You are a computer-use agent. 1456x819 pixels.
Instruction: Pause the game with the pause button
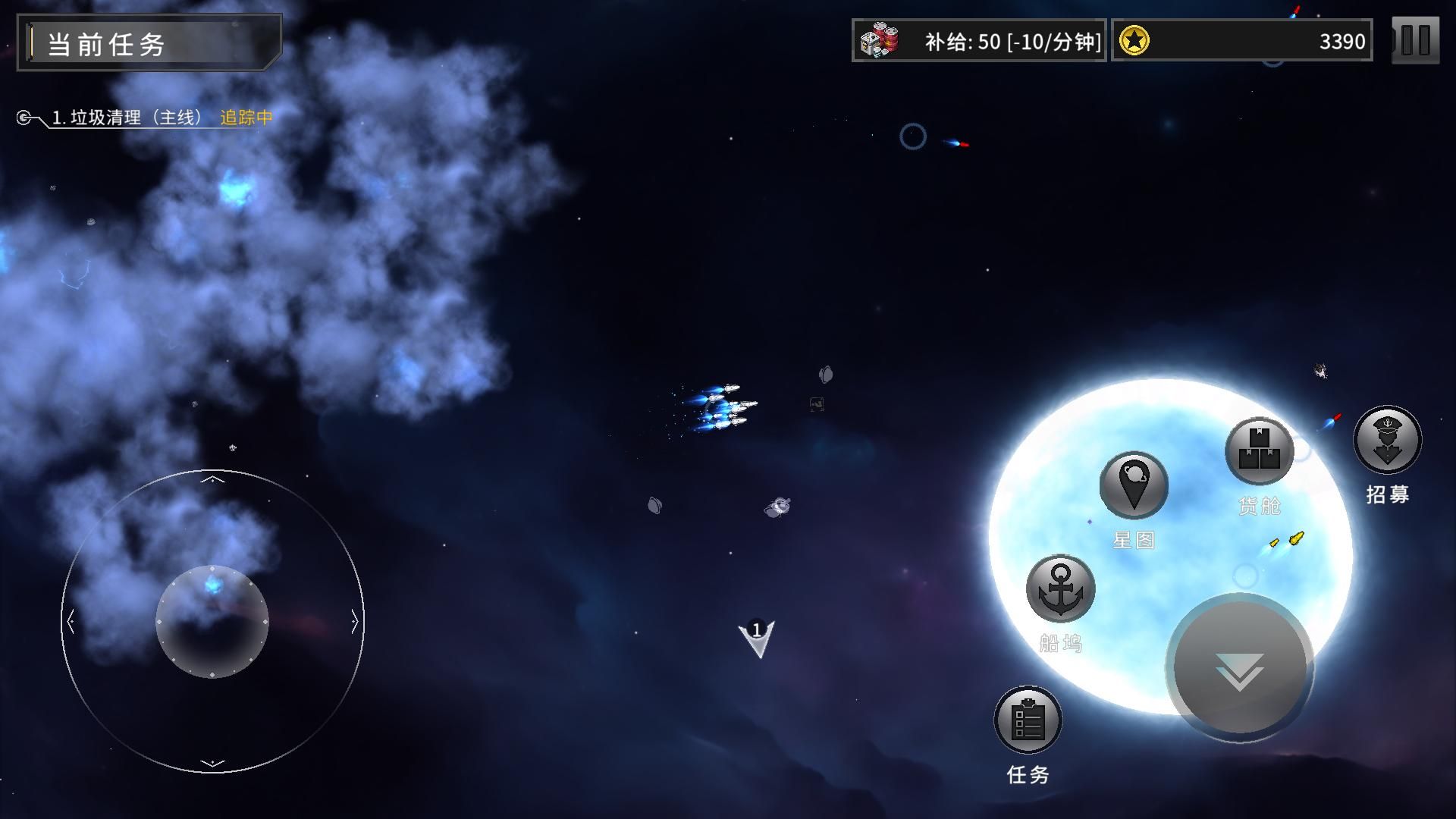point(1415,40)
